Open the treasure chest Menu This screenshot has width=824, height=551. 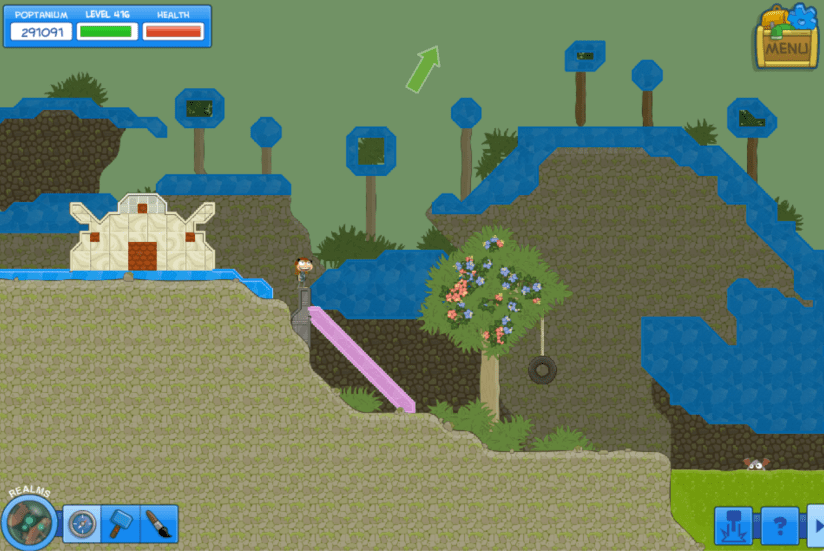786,39
